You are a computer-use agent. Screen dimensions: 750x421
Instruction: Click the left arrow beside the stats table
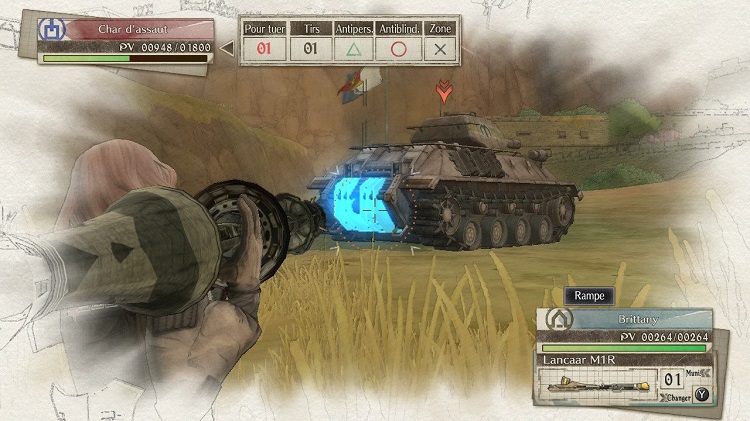coord(227,46)
